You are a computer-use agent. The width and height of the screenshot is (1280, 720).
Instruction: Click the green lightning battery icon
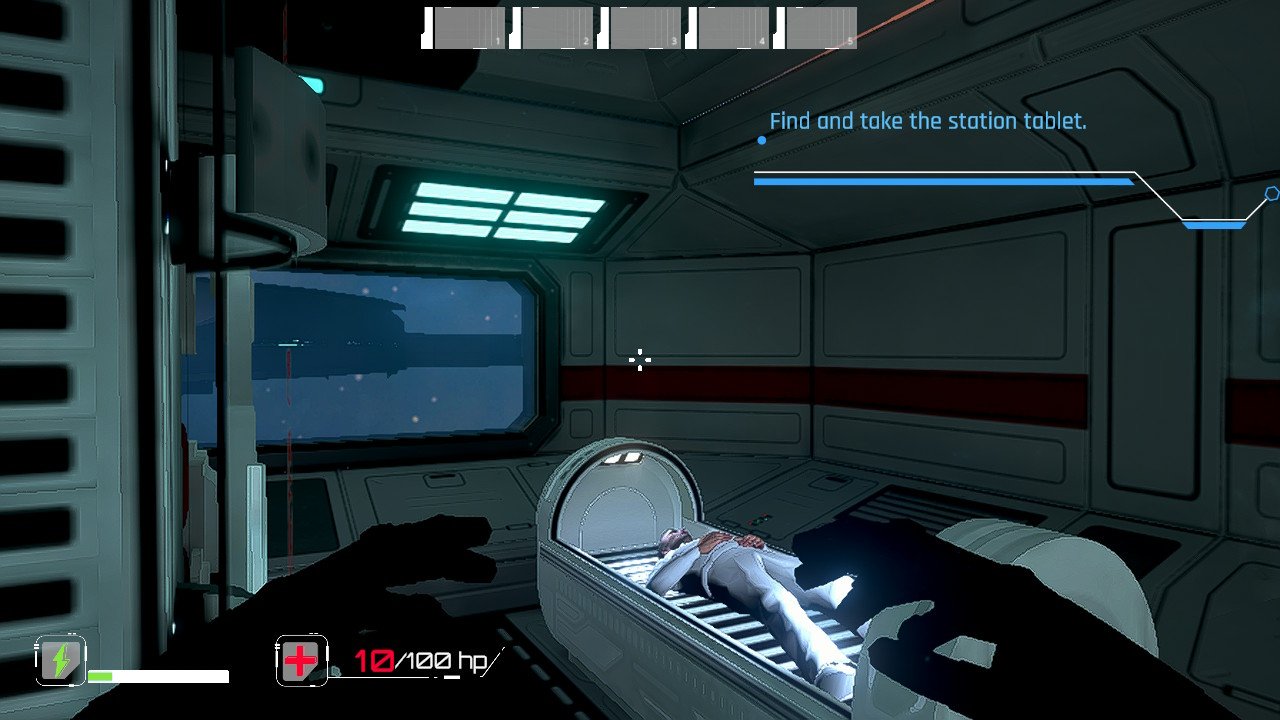pyautogui.click(x=60, y=661)
